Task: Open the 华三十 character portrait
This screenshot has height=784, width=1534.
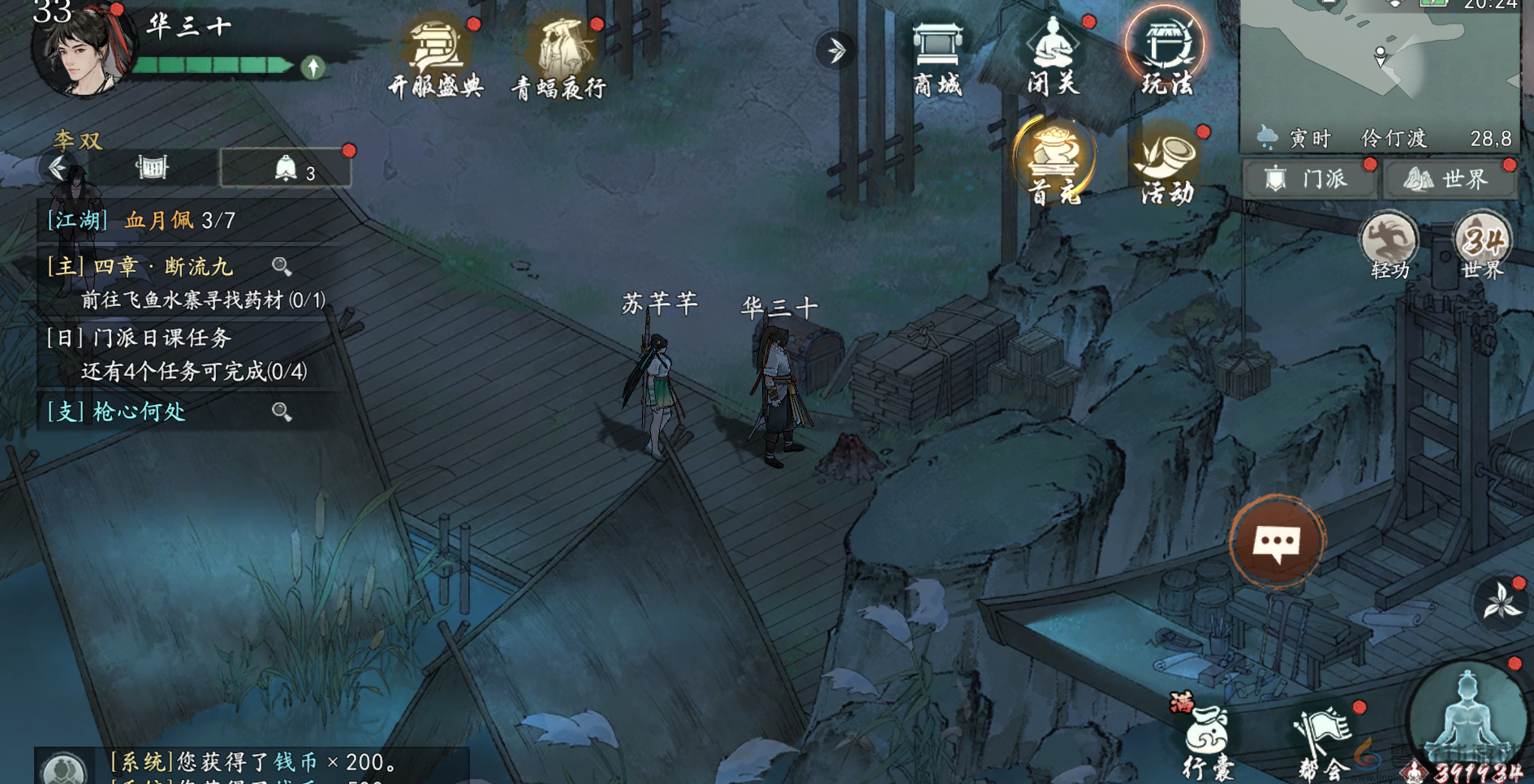Action: tap(81, 50)
